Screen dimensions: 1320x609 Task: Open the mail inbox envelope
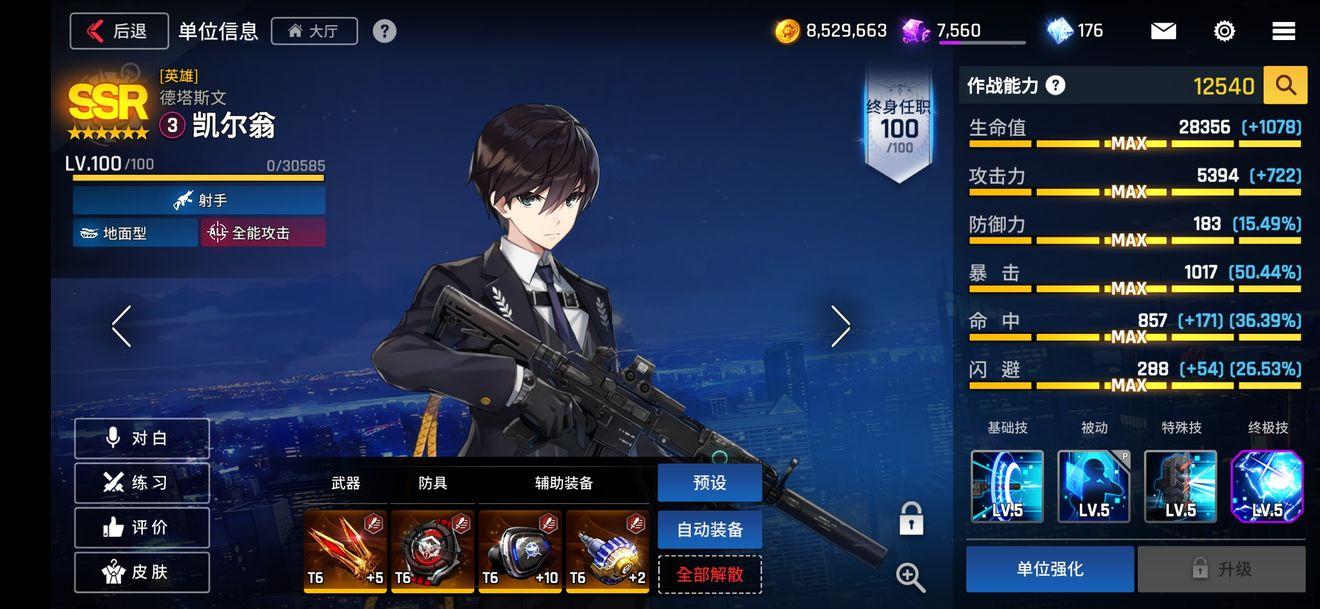[x=1163, y=31]
